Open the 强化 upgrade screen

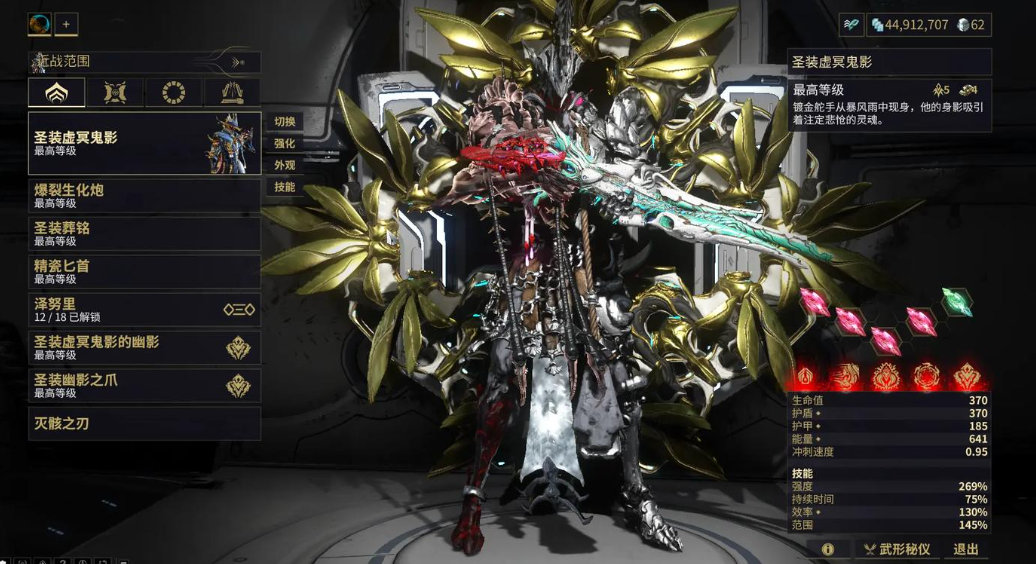point(285,144)
